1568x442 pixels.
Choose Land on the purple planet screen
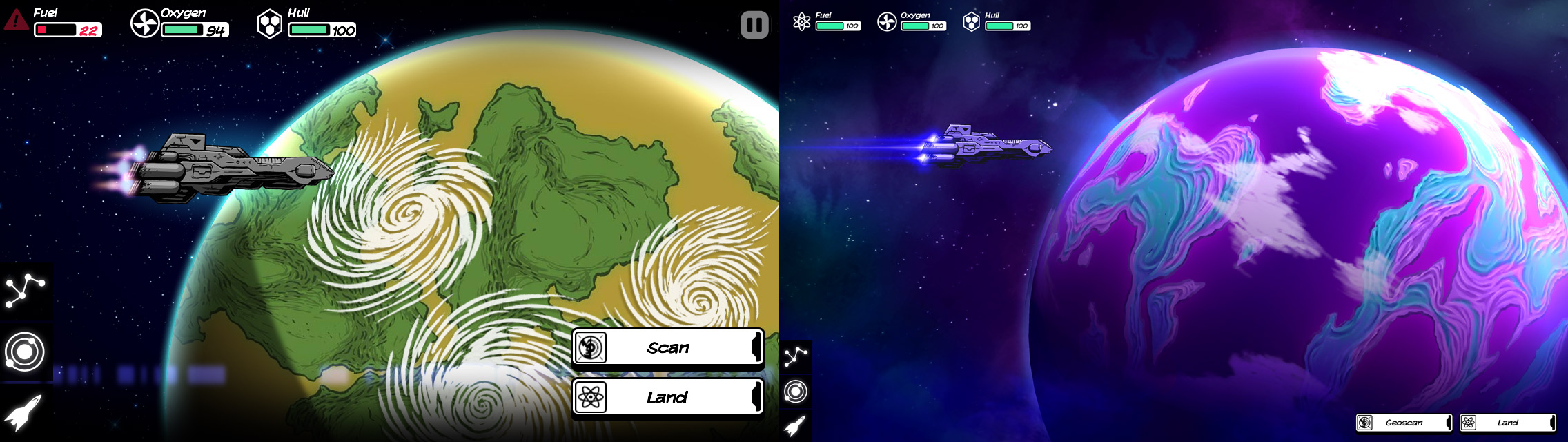(x=1507, y=423)
